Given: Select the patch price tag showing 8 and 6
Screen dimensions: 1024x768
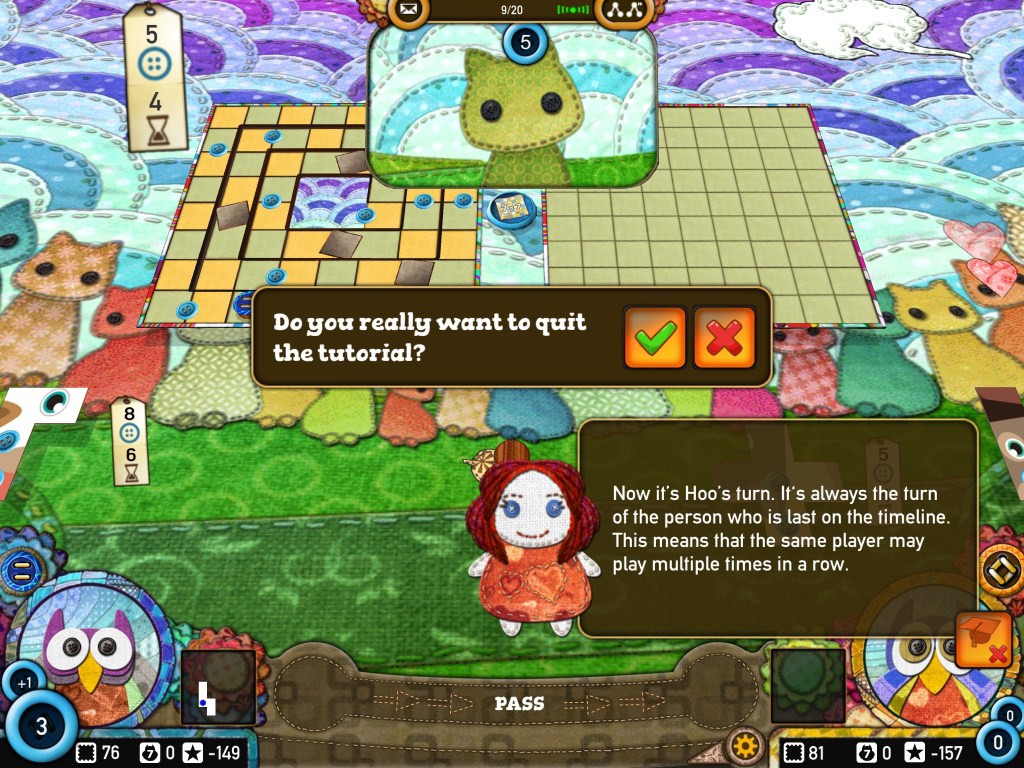Looking at the screenshot, I should (x=129, y=439).
